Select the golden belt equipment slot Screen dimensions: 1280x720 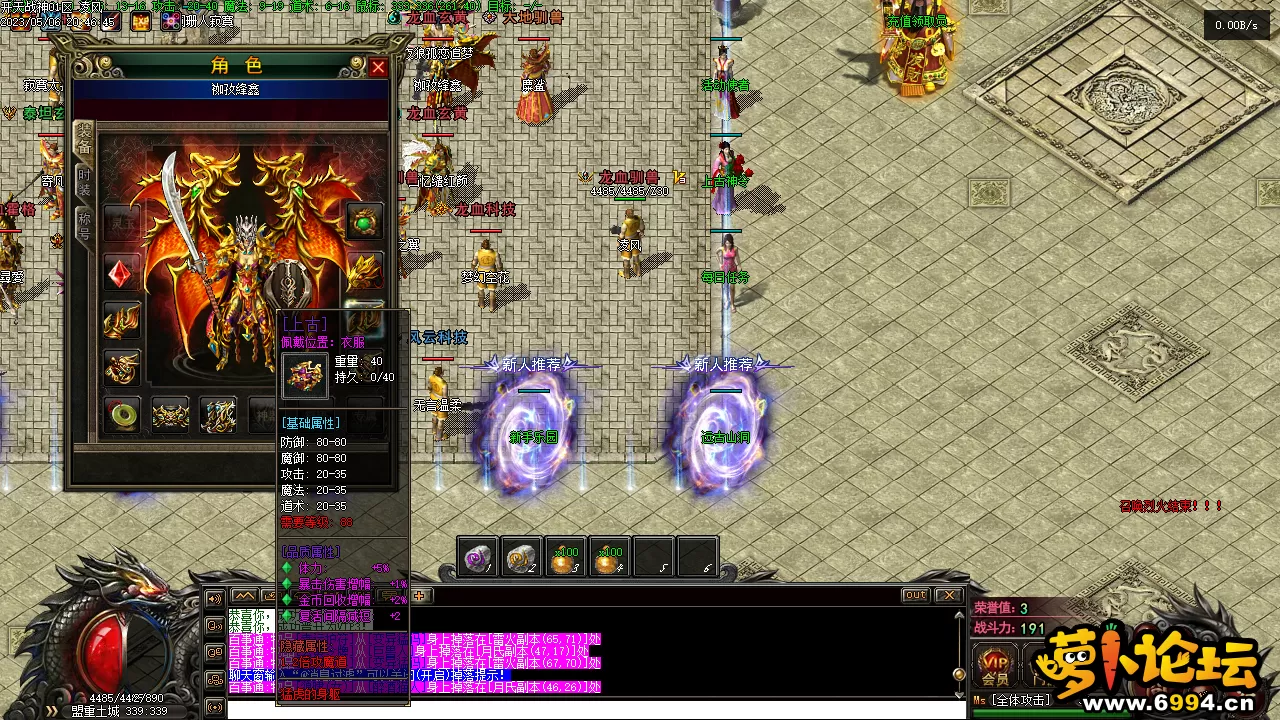coord(170,414)
